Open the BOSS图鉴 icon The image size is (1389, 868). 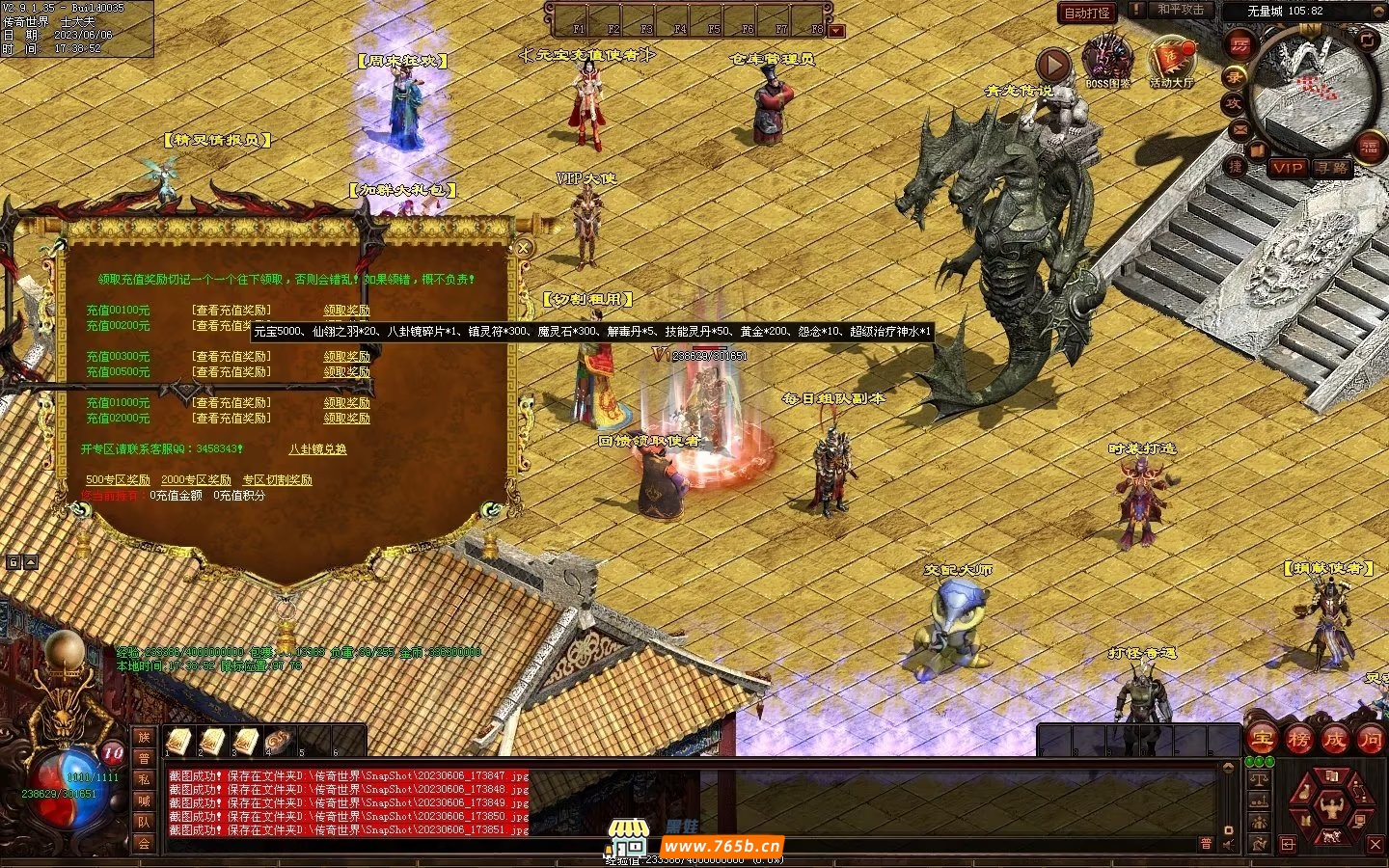coord(1107,60)
